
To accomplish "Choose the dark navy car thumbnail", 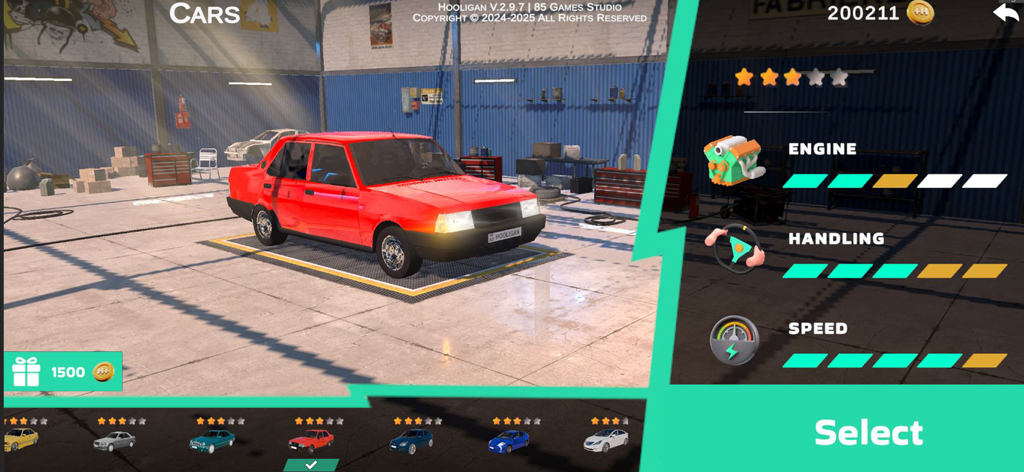I will coord(410,440).
